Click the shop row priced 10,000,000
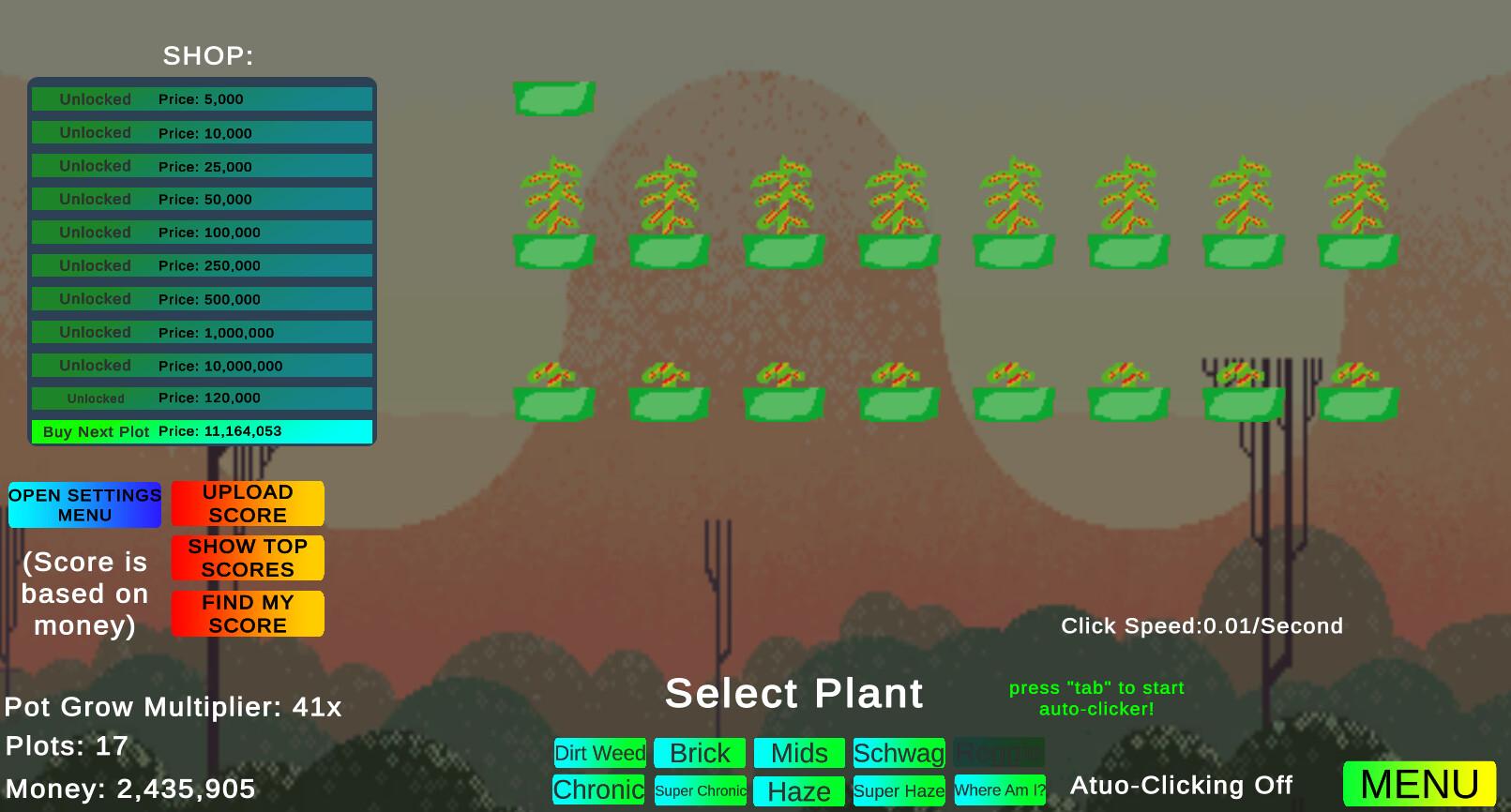Image resolution: width=1511 pixels, height=812 pixels. (x=202, y=366)
